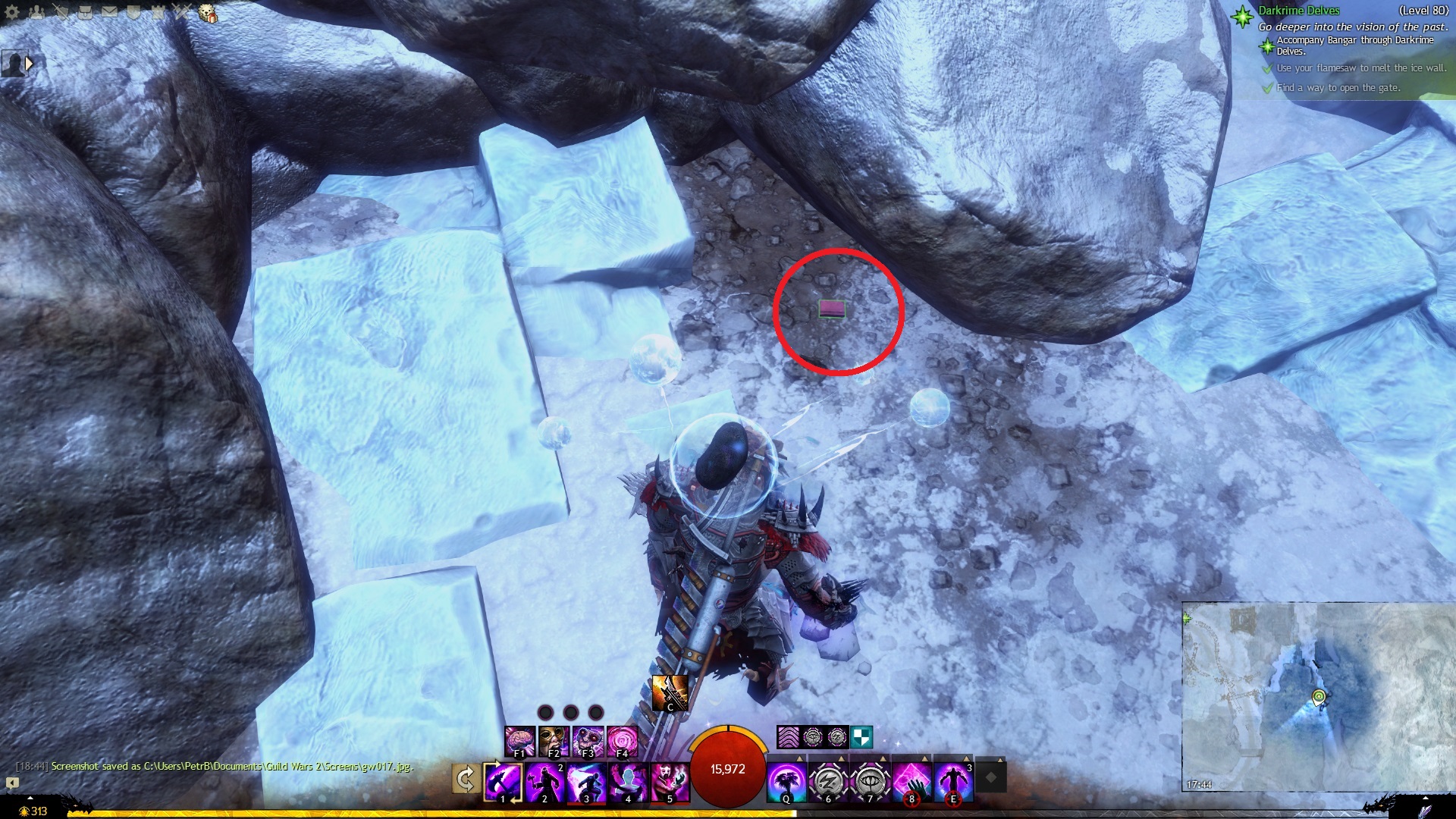The height and width of the screenshot is (819, 1456).
Task: Open the mail envelope icon
Action: coord(109,12)
